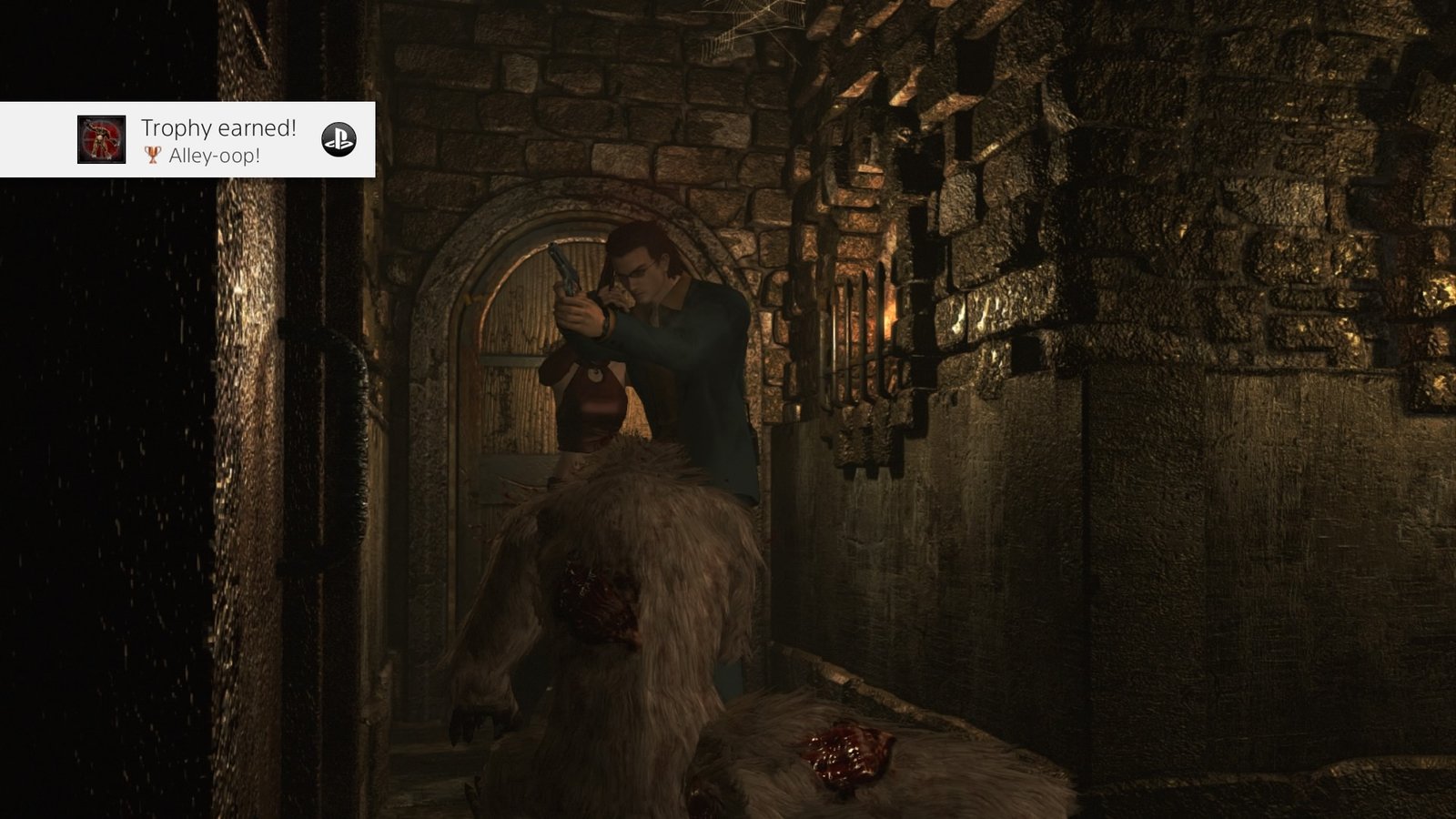This screenshot has height=819, width=1456.
Task: Select the PlayStation logo on the notification
Action: [339, 139]
